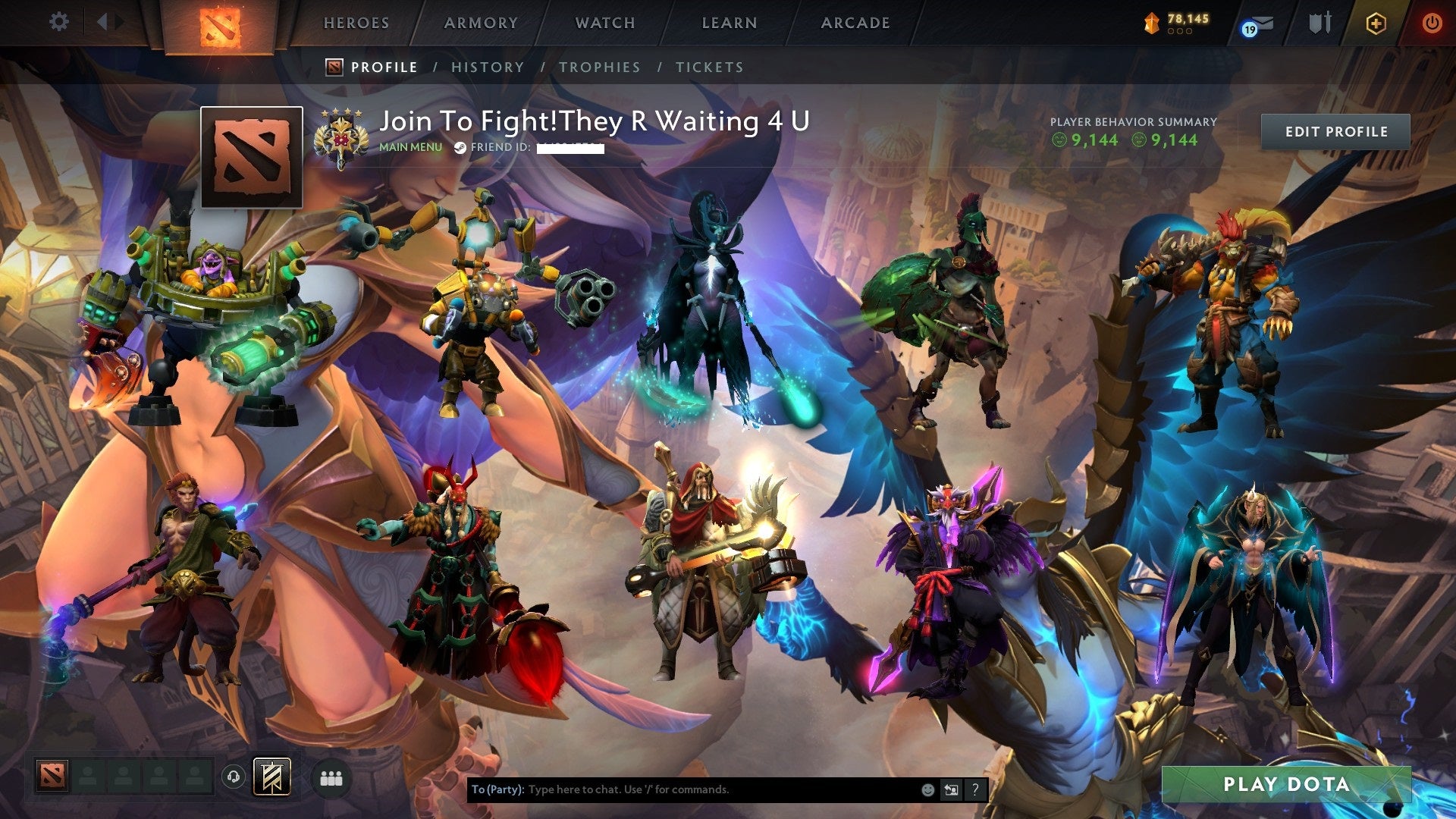Open the Armory via the shield and sword icon
This screenshot has height=819, width=1456.
tap(1320, 23)
